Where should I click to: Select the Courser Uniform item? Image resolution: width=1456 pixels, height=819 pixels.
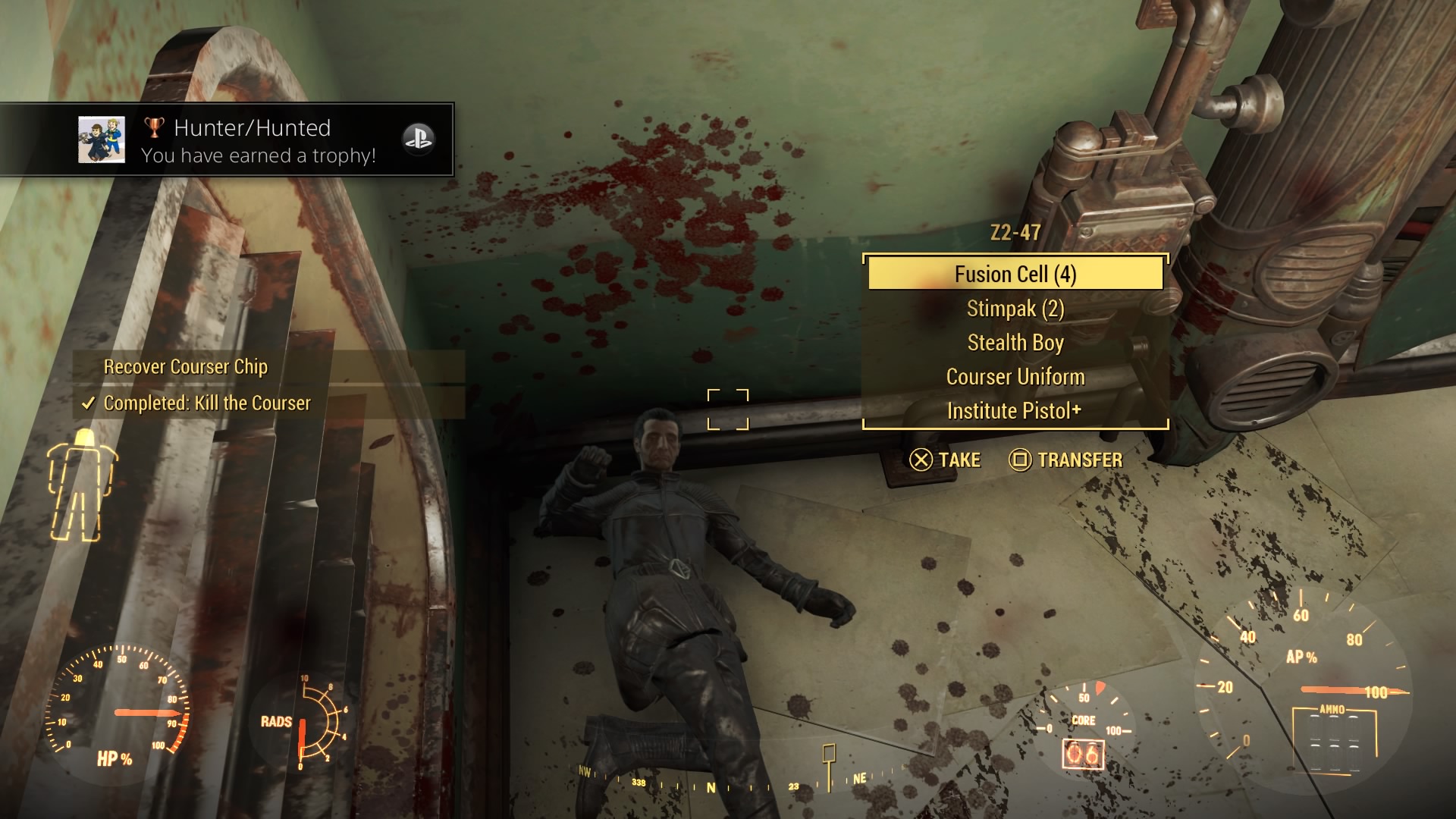[x=1015, y=377]
